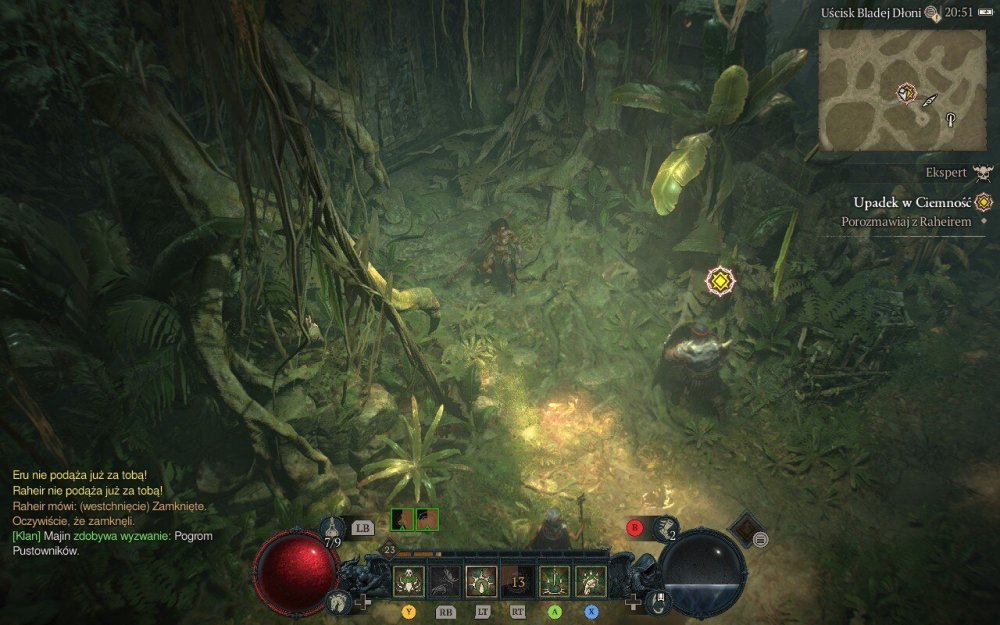Image resolution: width=1000 pixels, height=625 pixels.
Task: Activate the claw swipe skill icon
Action: [590, 580]
